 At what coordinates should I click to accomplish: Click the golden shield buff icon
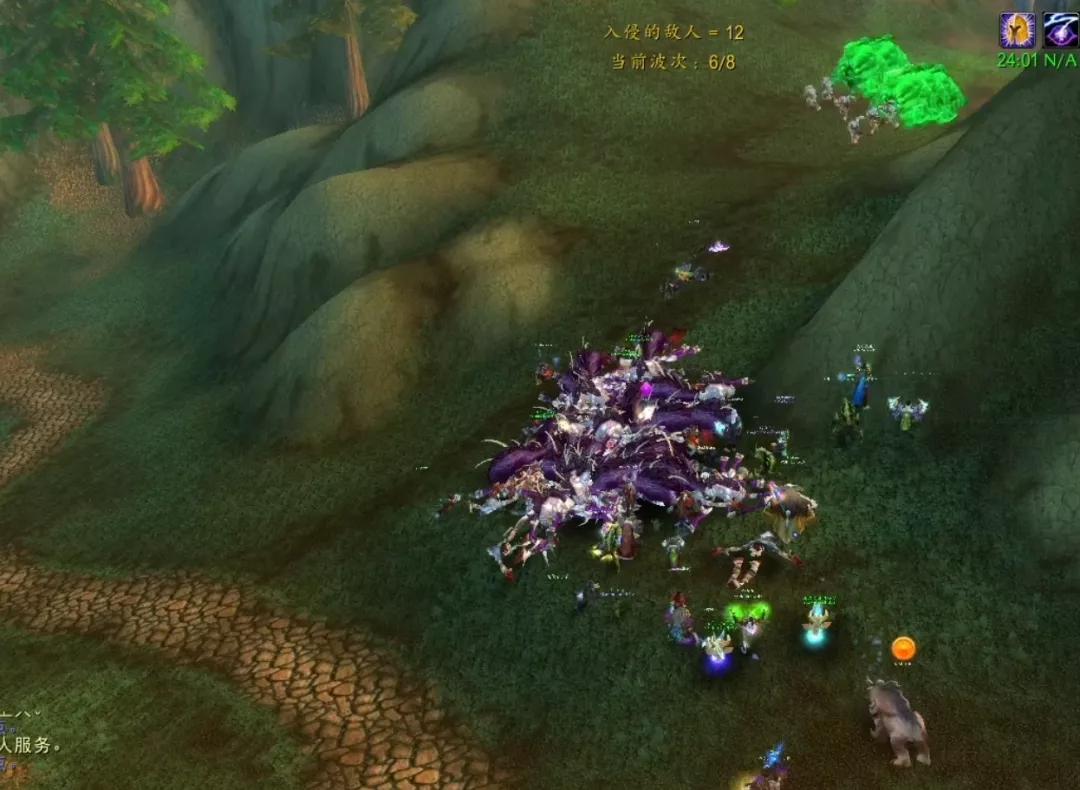coord(1017,30)
